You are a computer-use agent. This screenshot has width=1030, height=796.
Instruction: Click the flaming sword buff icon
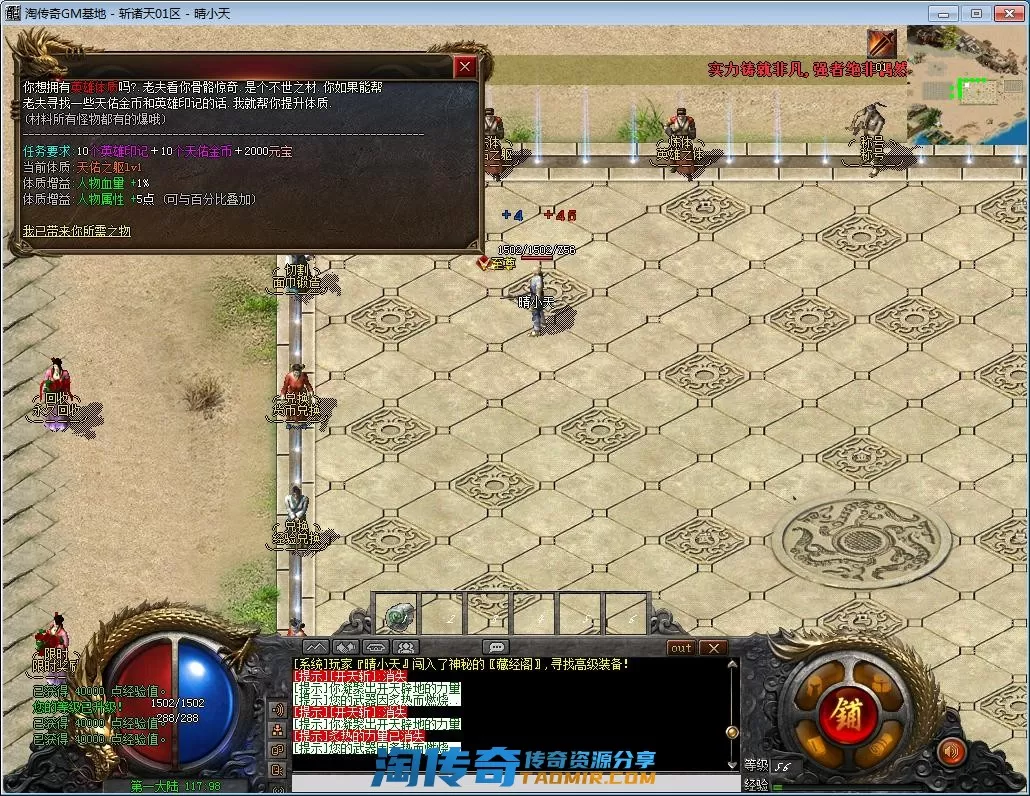click(882, 44)
